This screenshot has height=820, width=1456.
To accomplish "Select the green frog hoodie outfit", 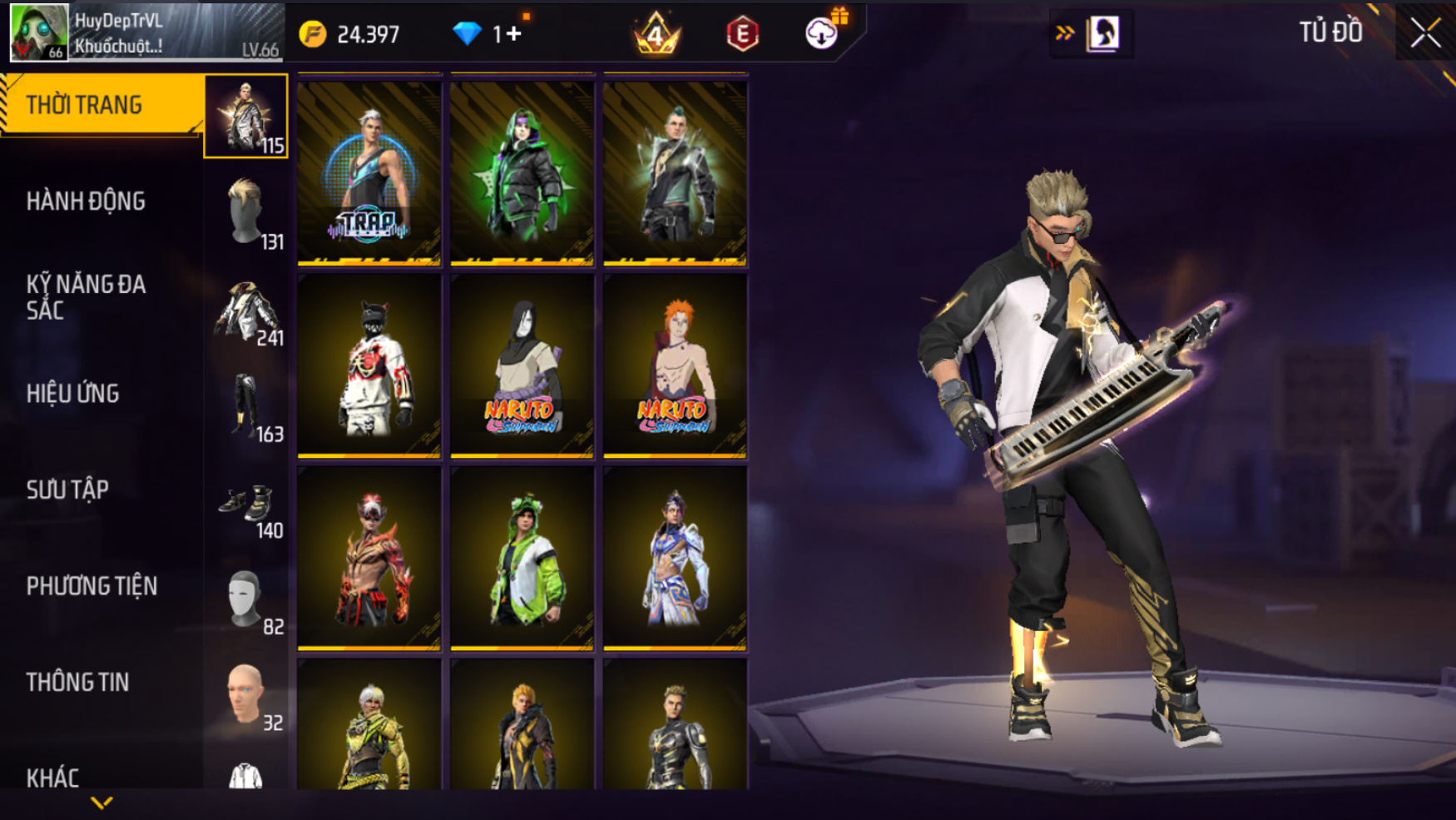I will [x=522, y=559].
